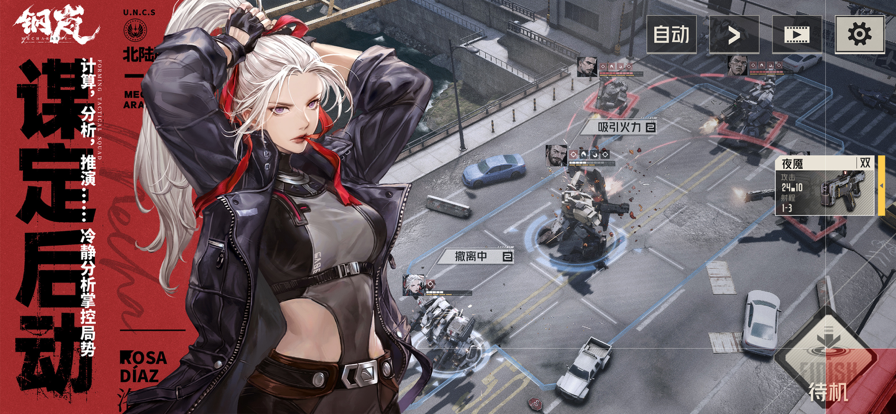
Task: Toggle the 自动 auto-battle button
Action: click(671, 35)
